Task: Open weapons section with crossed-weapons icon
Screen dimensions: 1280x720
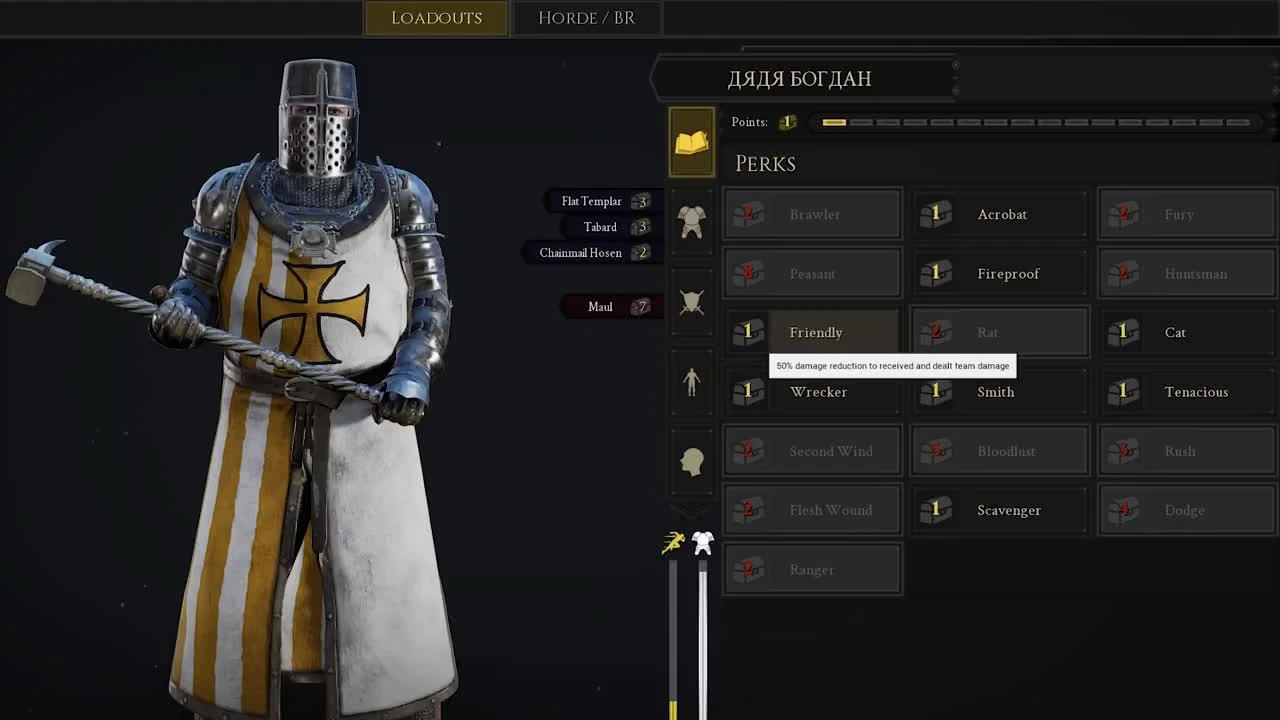Action: click(x=691, y=300)
